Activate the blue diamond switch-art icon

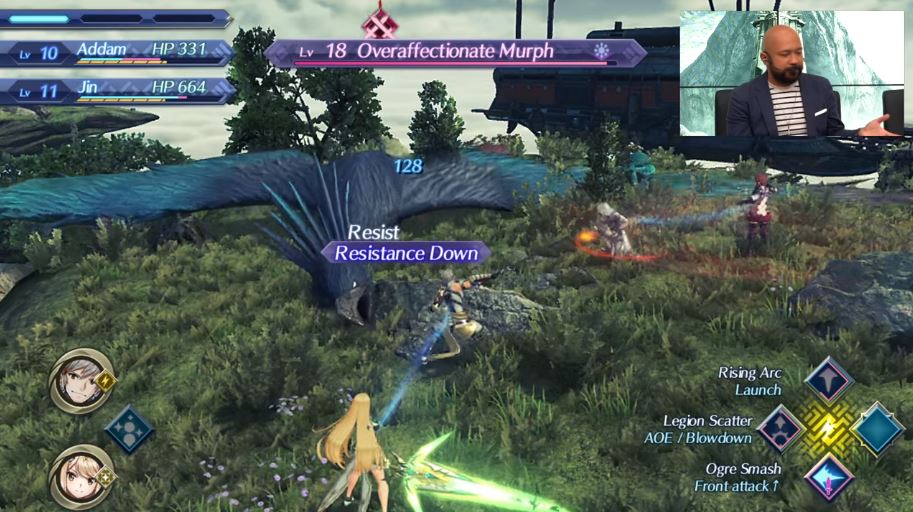tap(129, 428)
